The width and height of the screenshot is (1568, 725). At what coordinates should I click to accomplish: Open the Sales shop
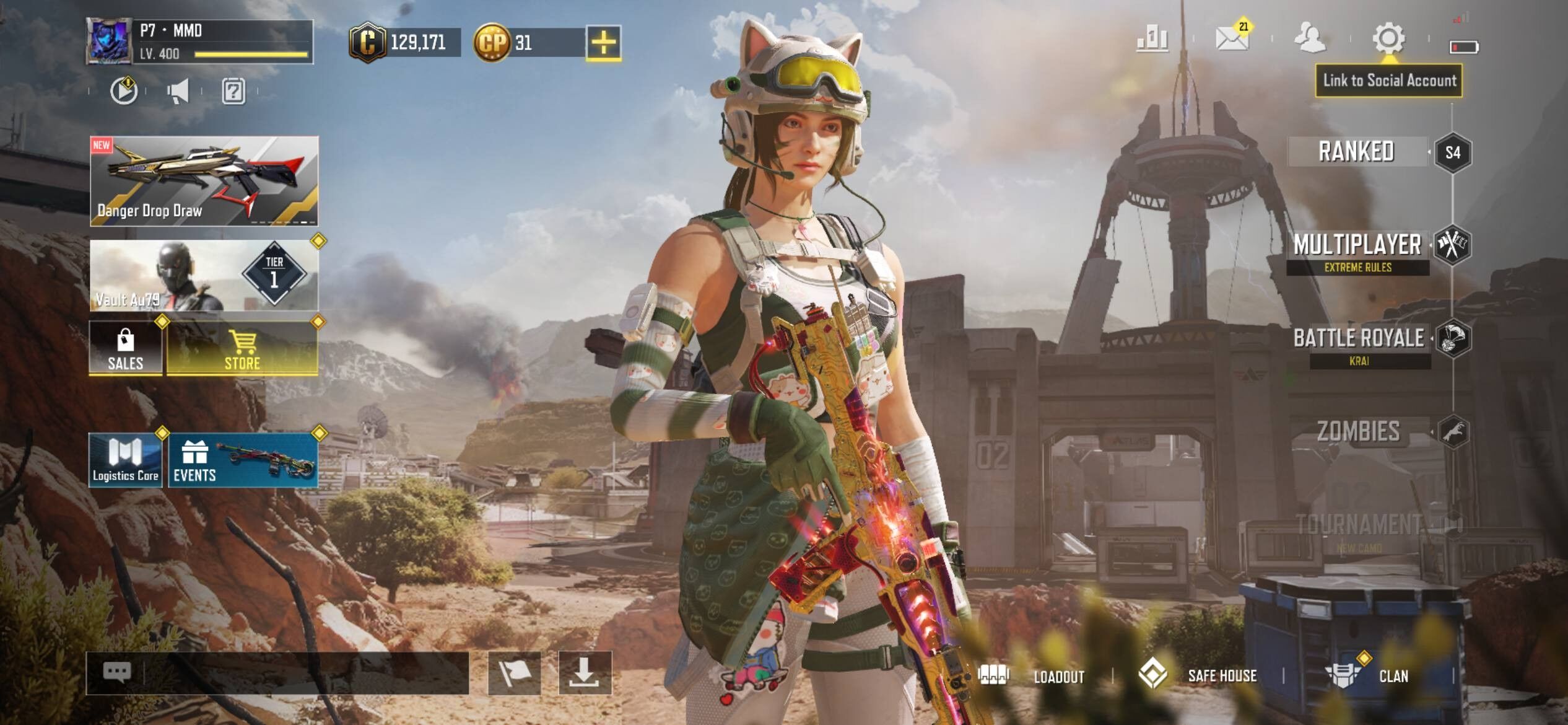pyautogui.click(x=126, y=349)
